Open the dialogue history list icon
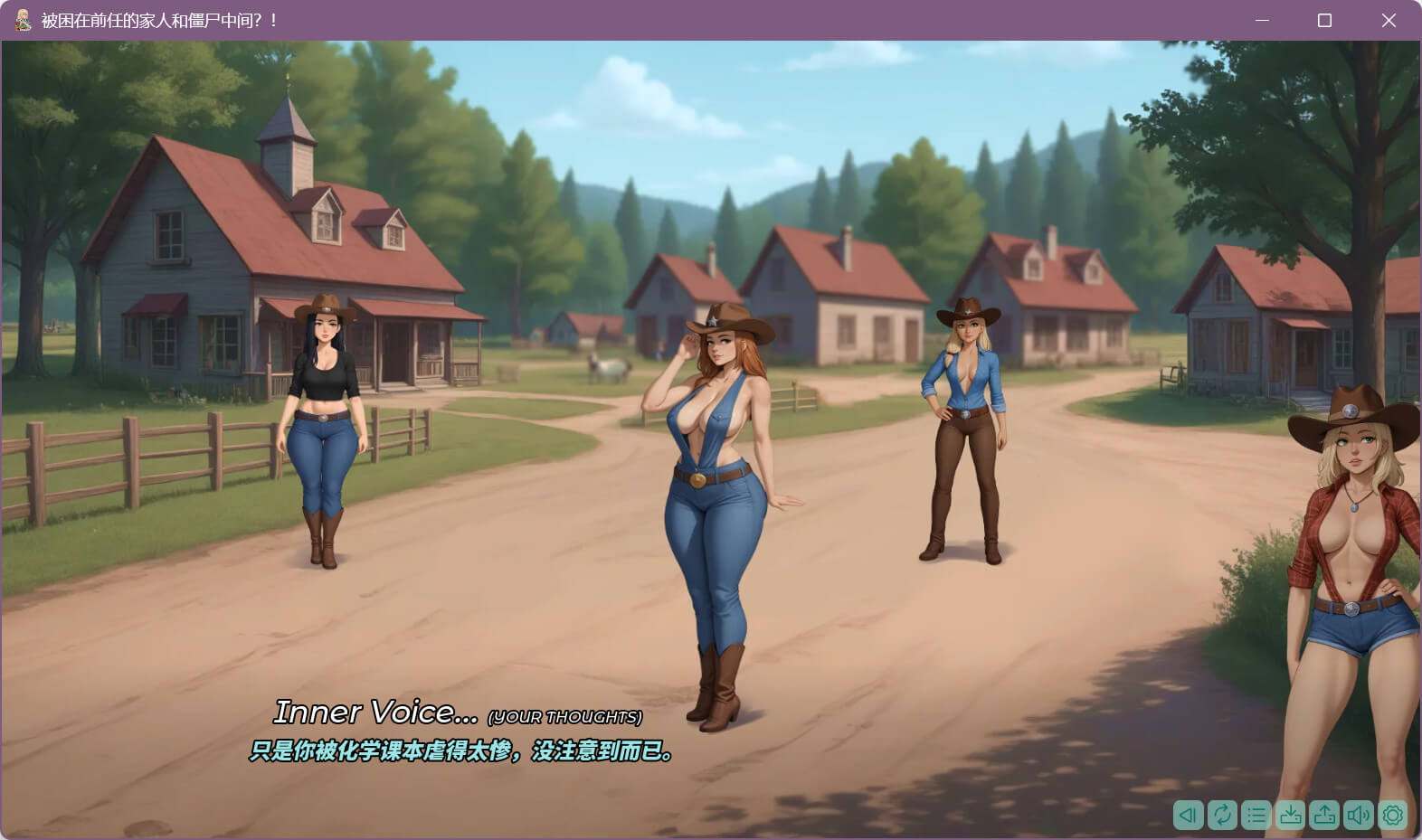This screenshot has width=1422, height=840. pos(1256,815)
